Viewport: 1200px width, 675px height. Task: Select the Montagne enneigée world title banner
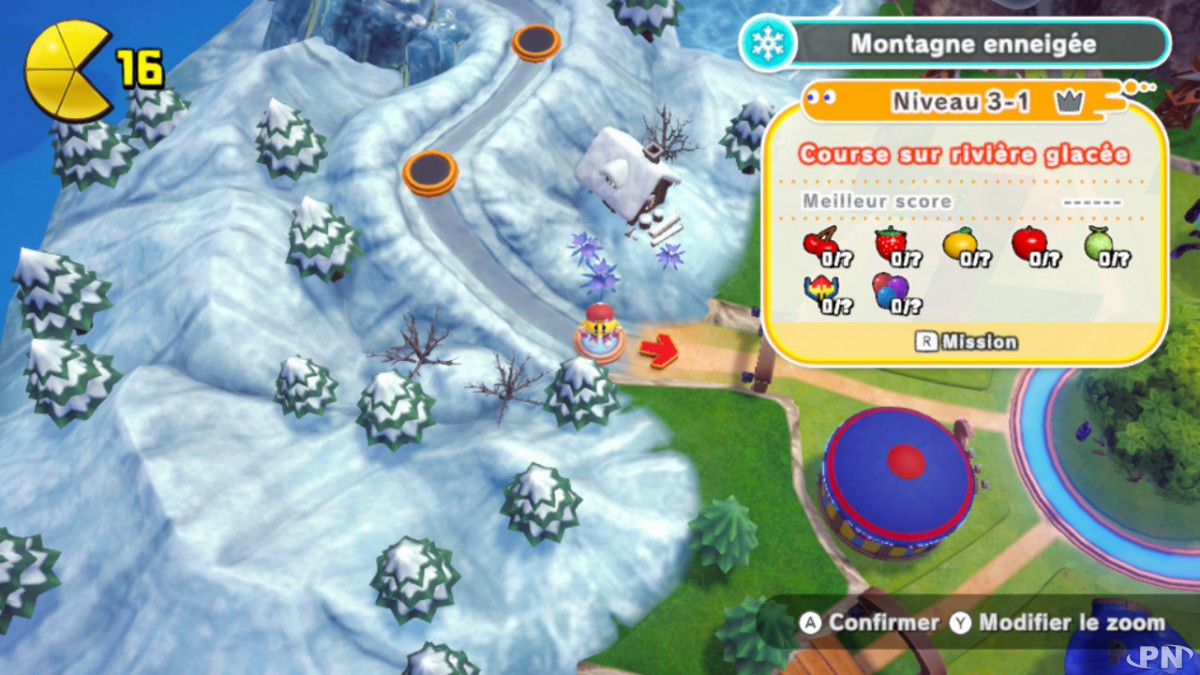click(972, 44)
